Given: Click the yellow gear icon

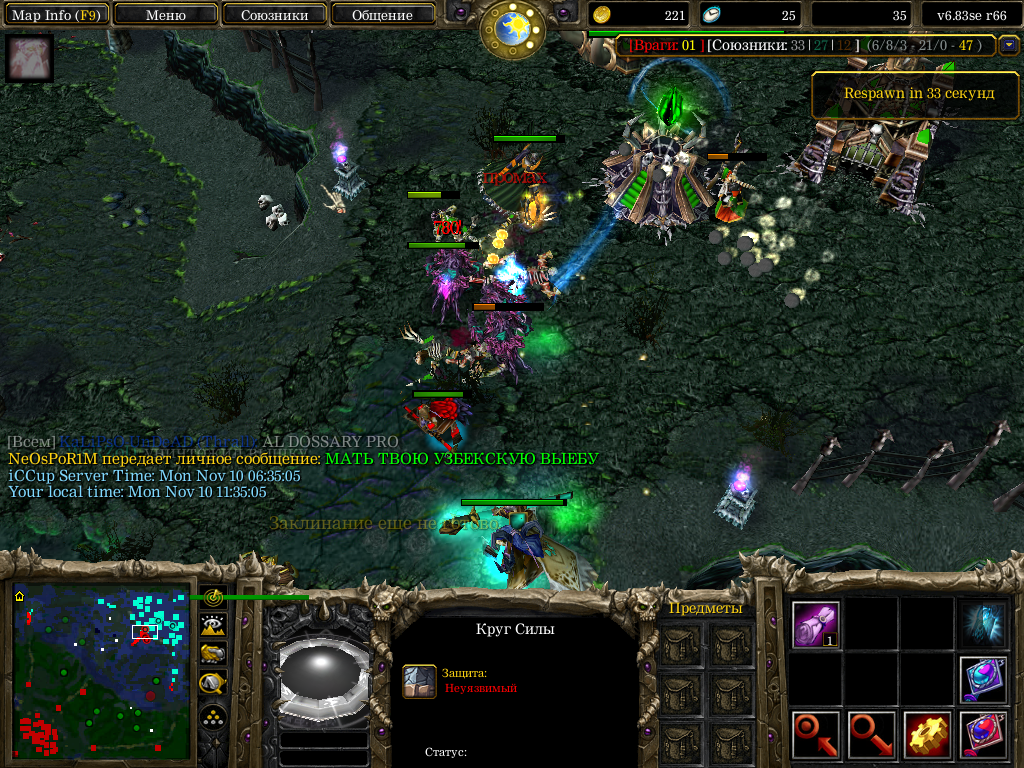Looking at the screenshot, I should (927, 735).
